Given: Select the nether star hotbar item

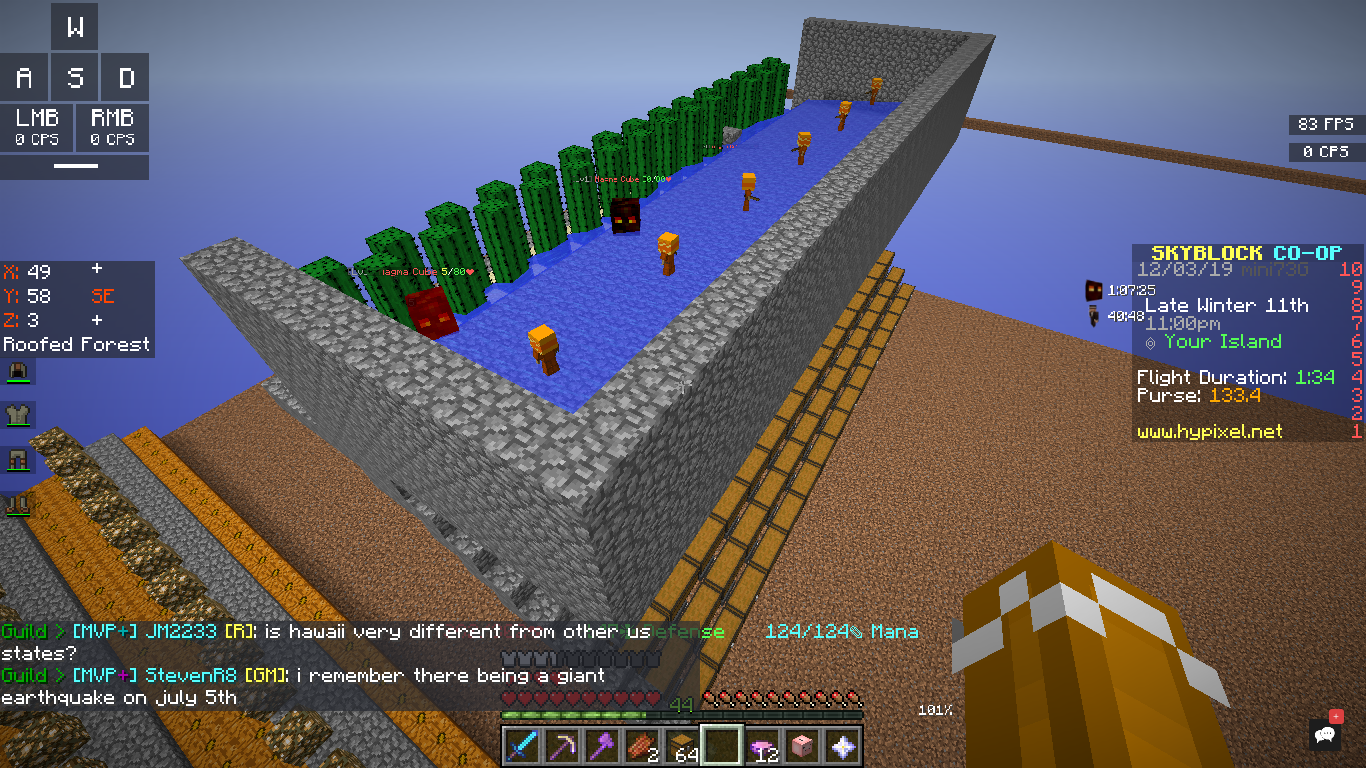Looking at the screenshot, I should [x=845, y=745].
